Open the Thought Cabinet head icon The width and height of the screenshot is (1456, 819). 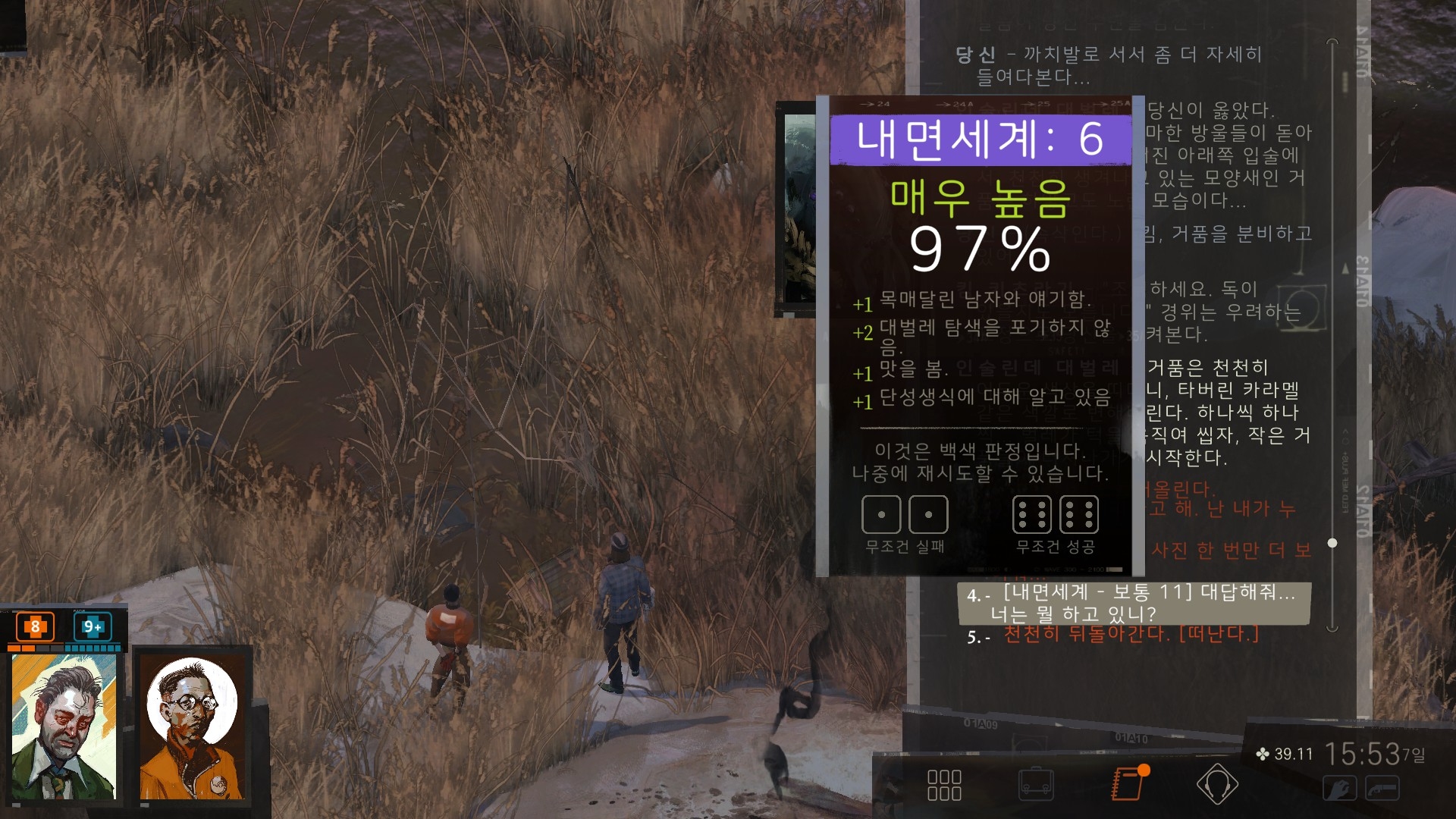point(1217,784)
